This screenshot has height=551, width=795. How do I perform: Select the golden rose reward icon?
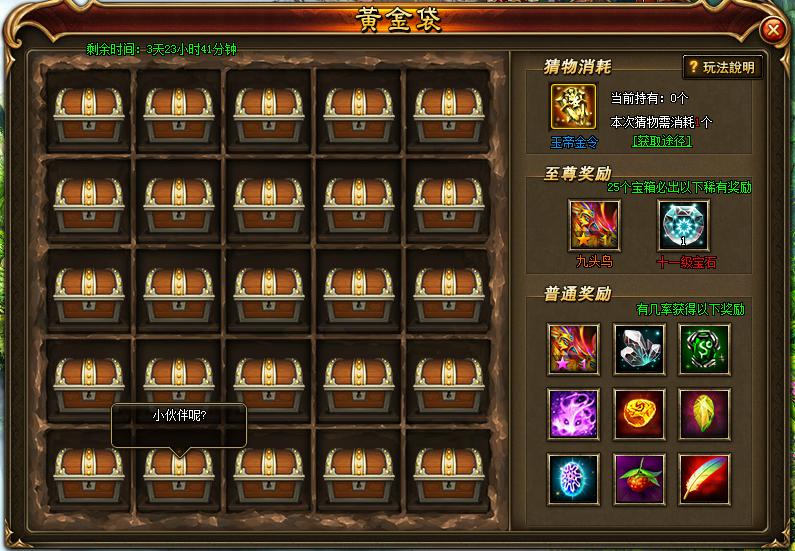[640, 414]
